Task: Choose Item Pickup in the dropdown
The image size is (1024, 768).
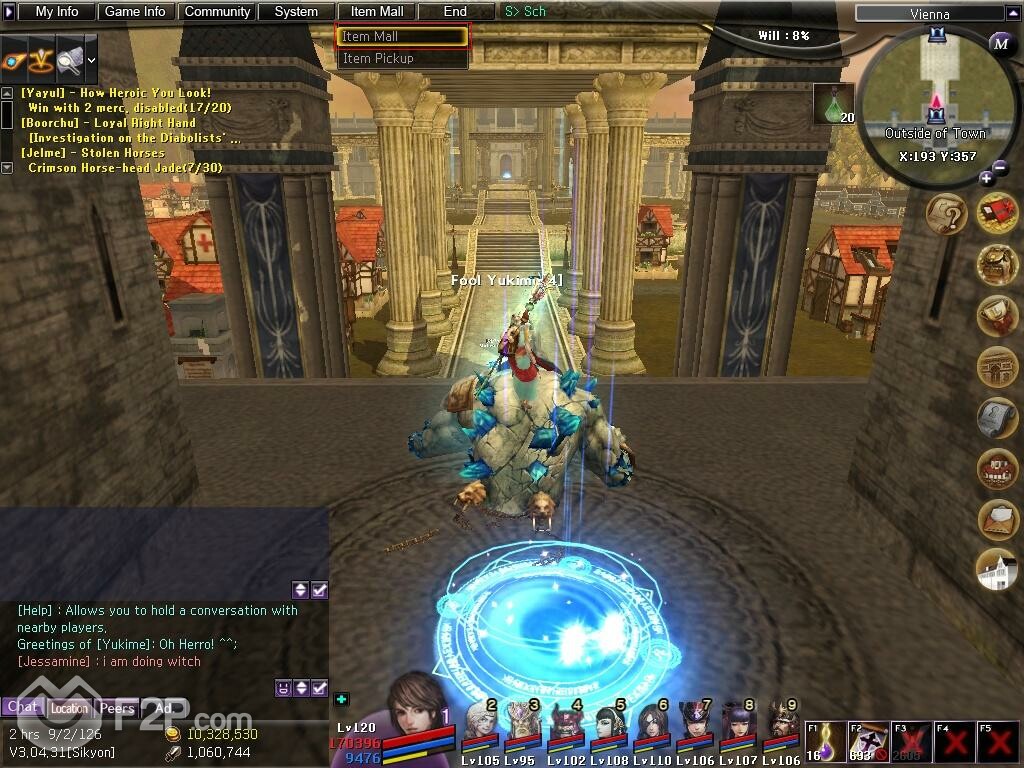Action: [402, 59]
